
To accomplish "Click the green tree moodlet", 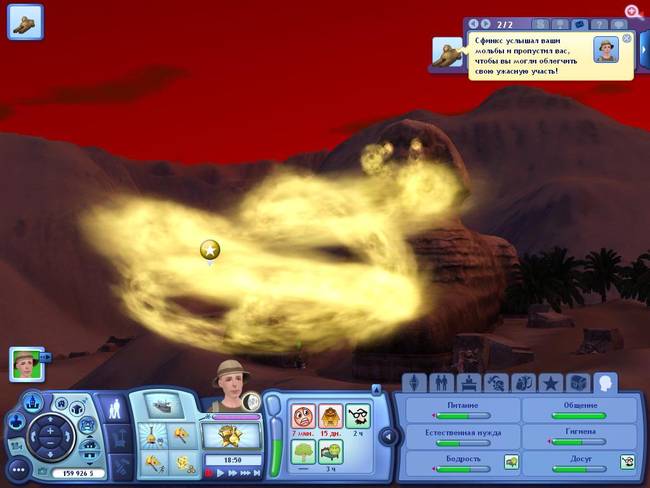I will pyautogui.click(x=301, y=450).
